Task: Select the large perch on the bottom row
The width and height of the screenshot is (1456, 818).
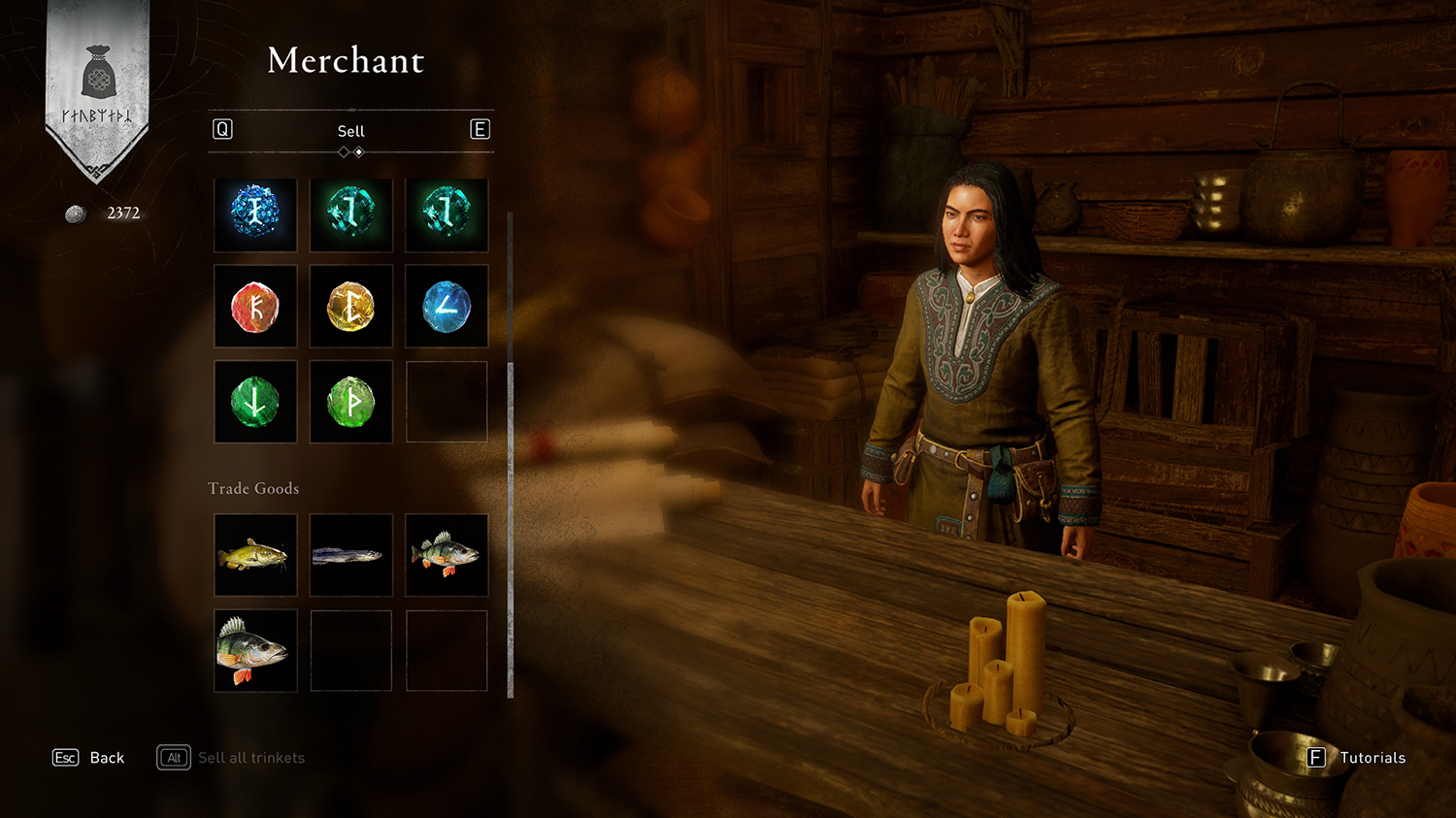Action: 255,650
